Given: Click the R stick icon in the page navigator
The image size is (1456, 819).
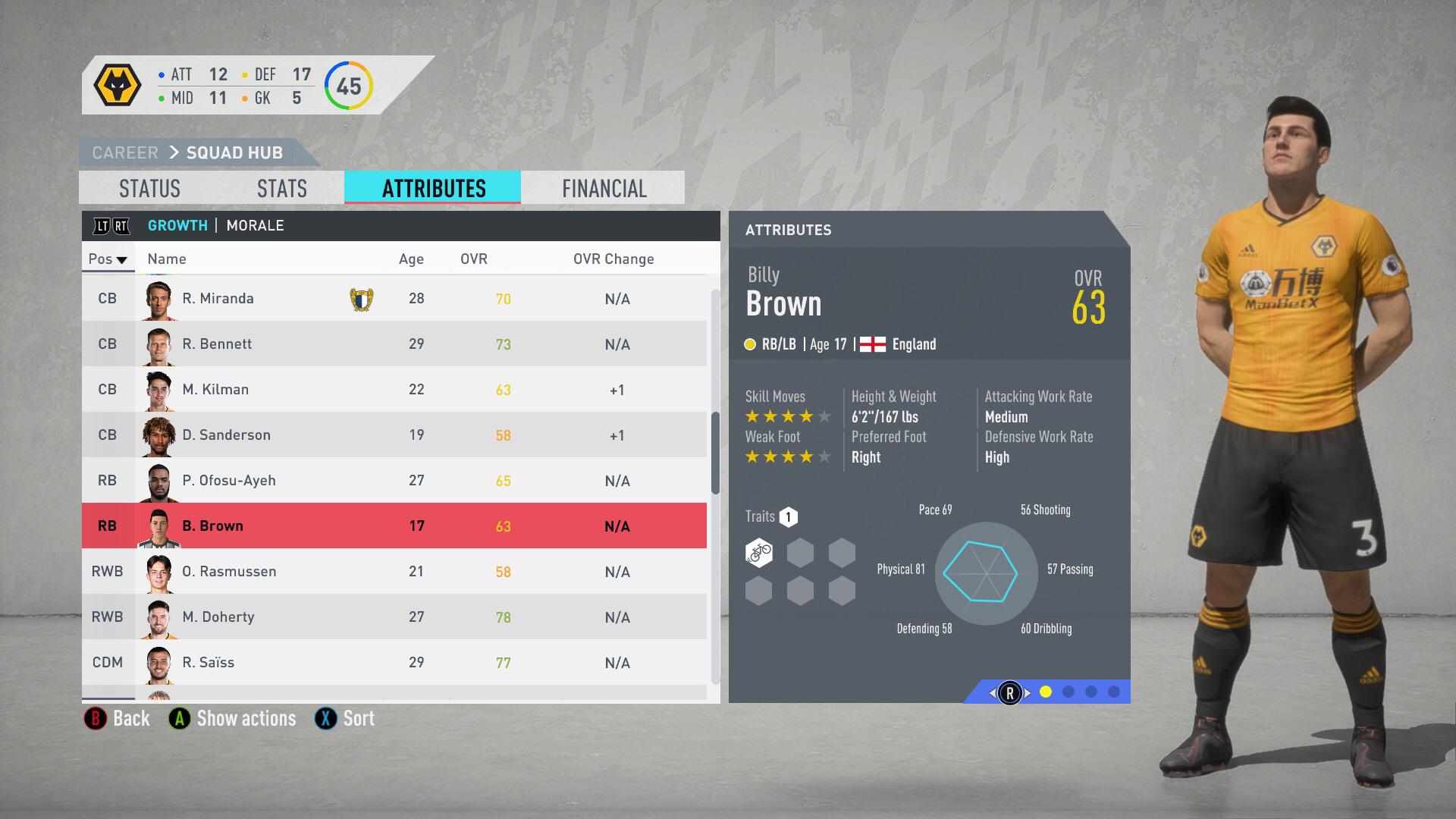Looking at the screenshot, I should [x=1010, y=692].
